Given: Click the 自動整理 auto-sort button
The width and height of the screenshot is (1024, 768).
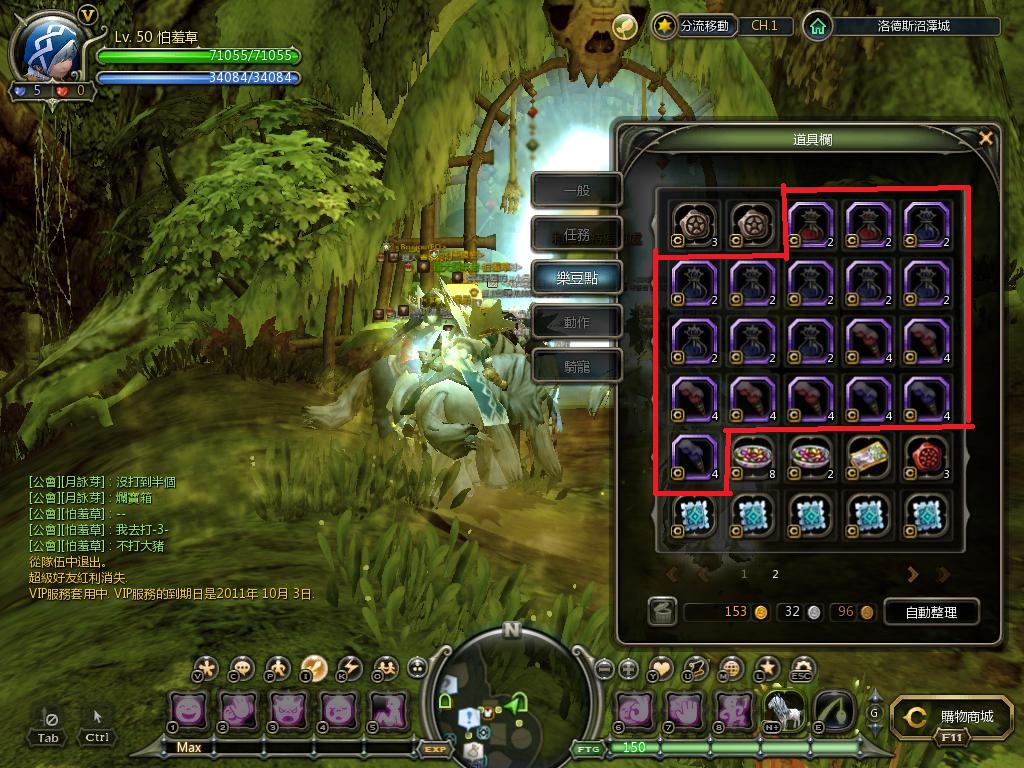Looking at the screenshot, I should (930, 612).
